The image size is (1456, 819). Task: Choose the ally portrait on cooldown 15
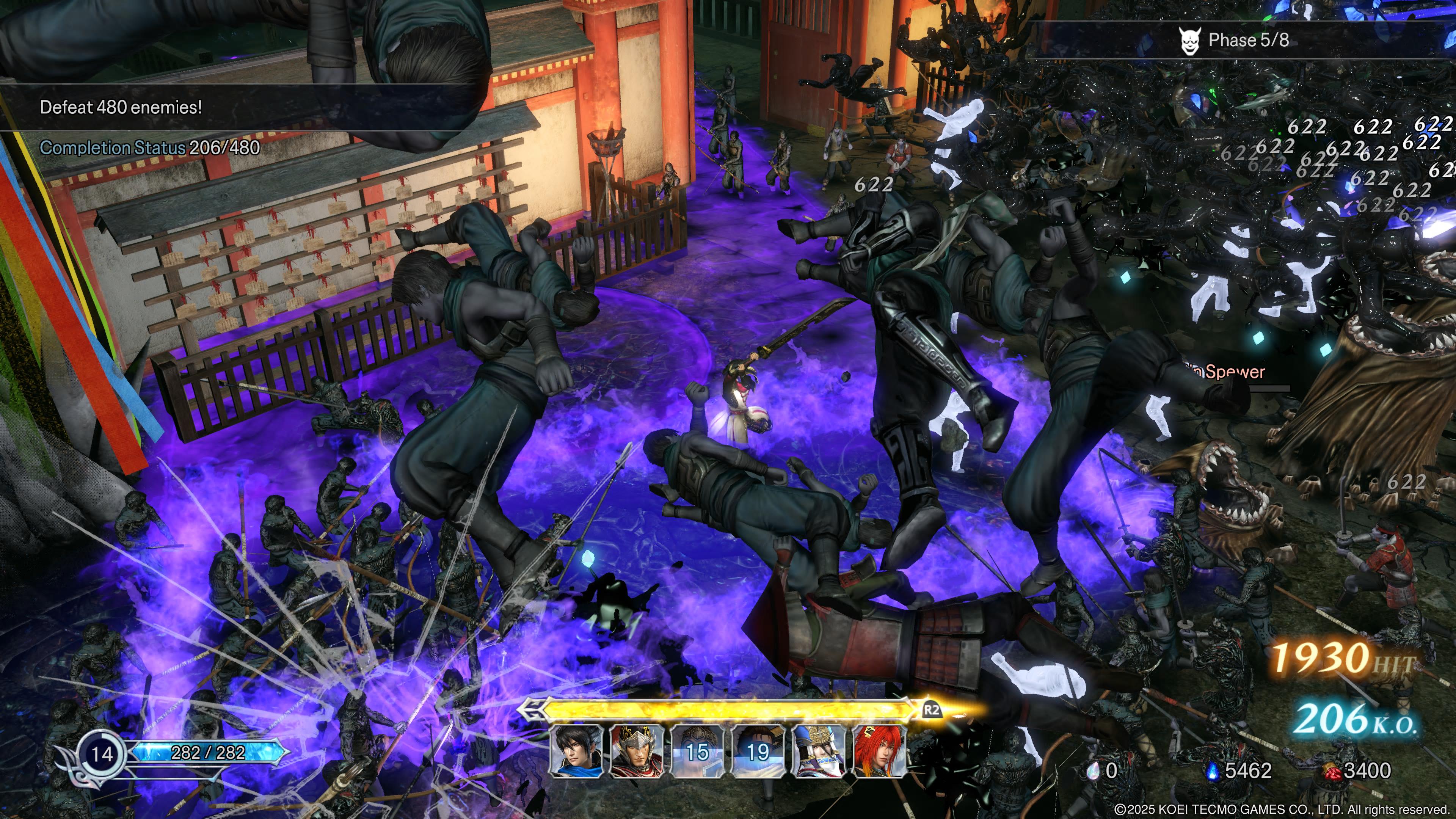pos(697,751)
